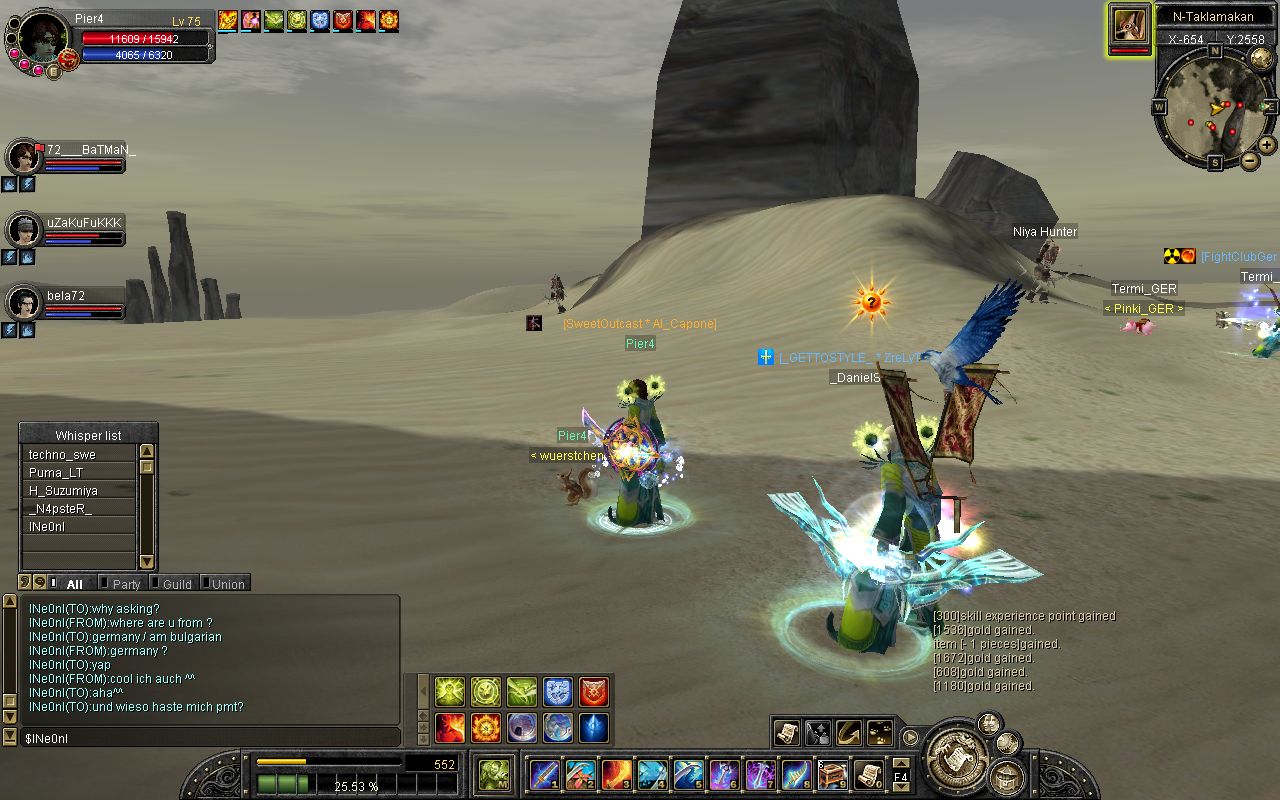Screen dimensions: 1280x800
Task: Zoom out the minimap with minus button
Action: [1250, 161]
